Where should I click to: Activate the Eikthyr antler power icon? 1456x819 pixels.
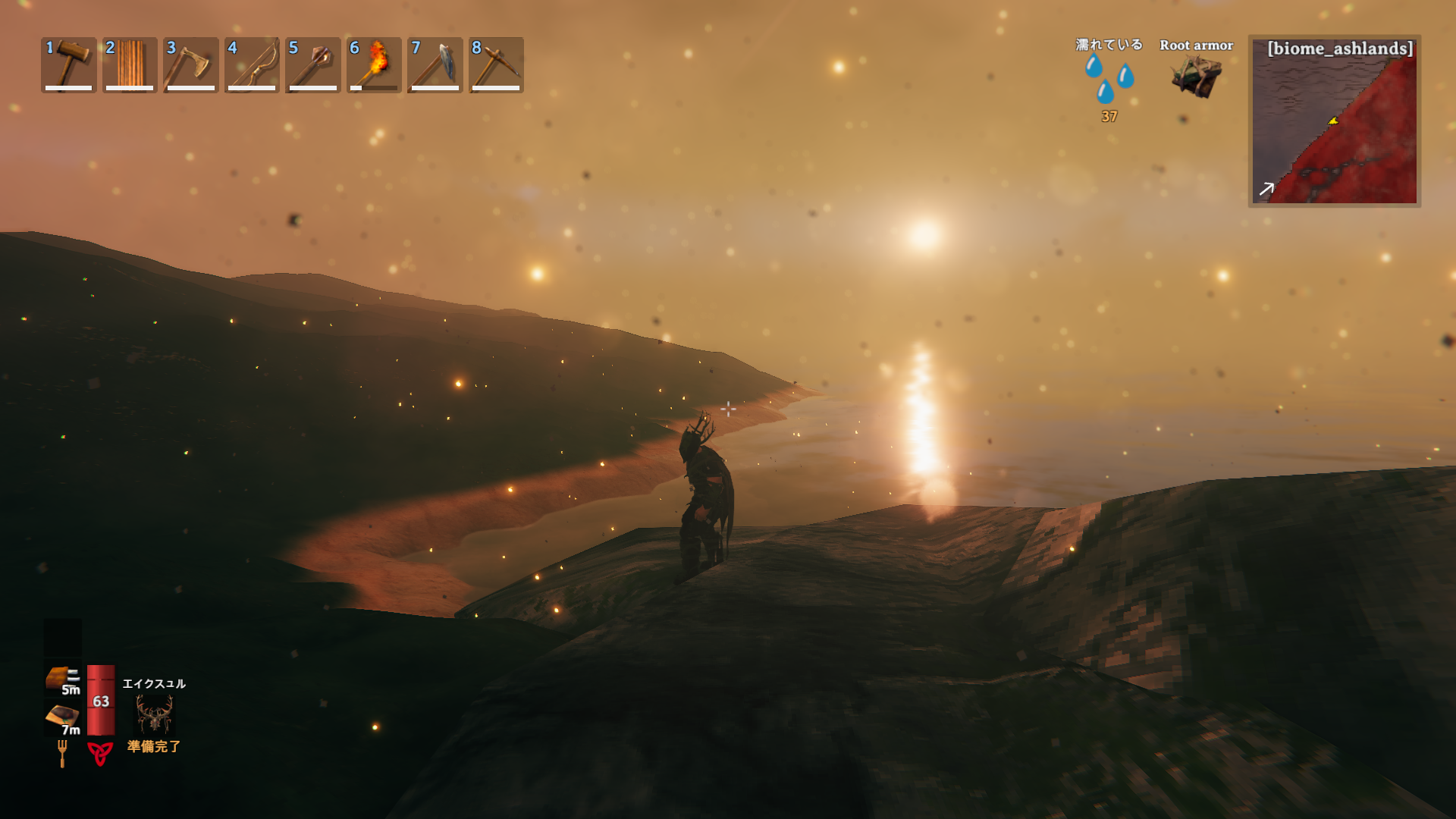click(x=154, y=714)
